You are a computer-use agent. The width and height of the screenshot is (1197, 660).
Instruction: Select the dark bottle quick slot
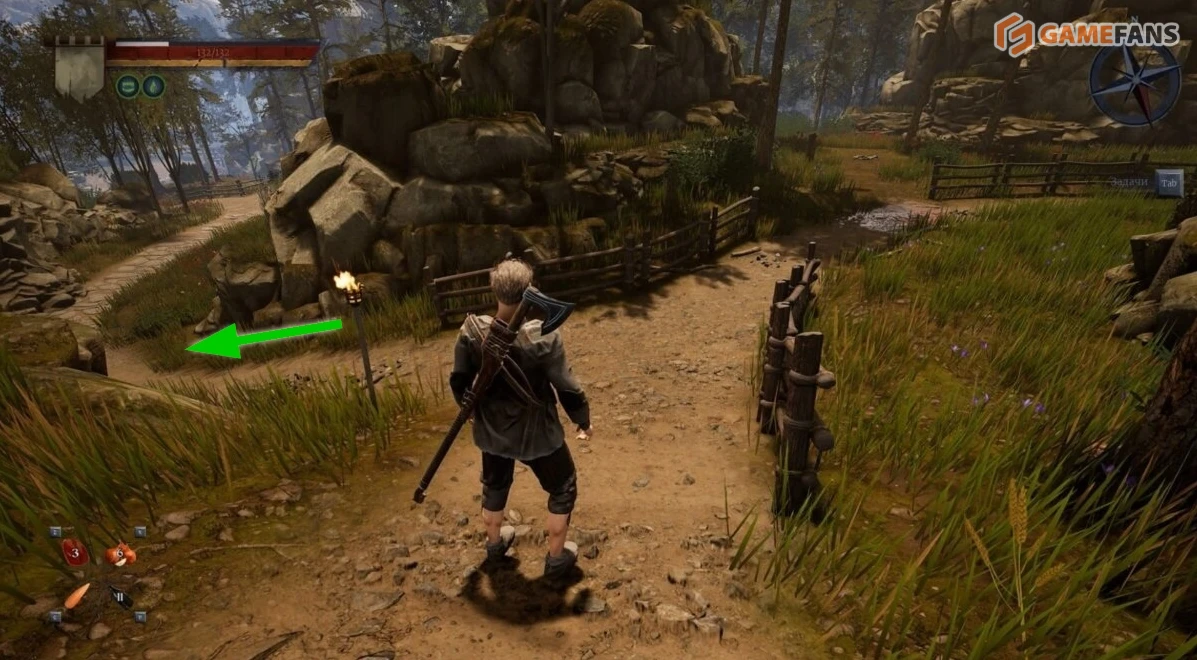pyautogui.click(x=121, y=597)
